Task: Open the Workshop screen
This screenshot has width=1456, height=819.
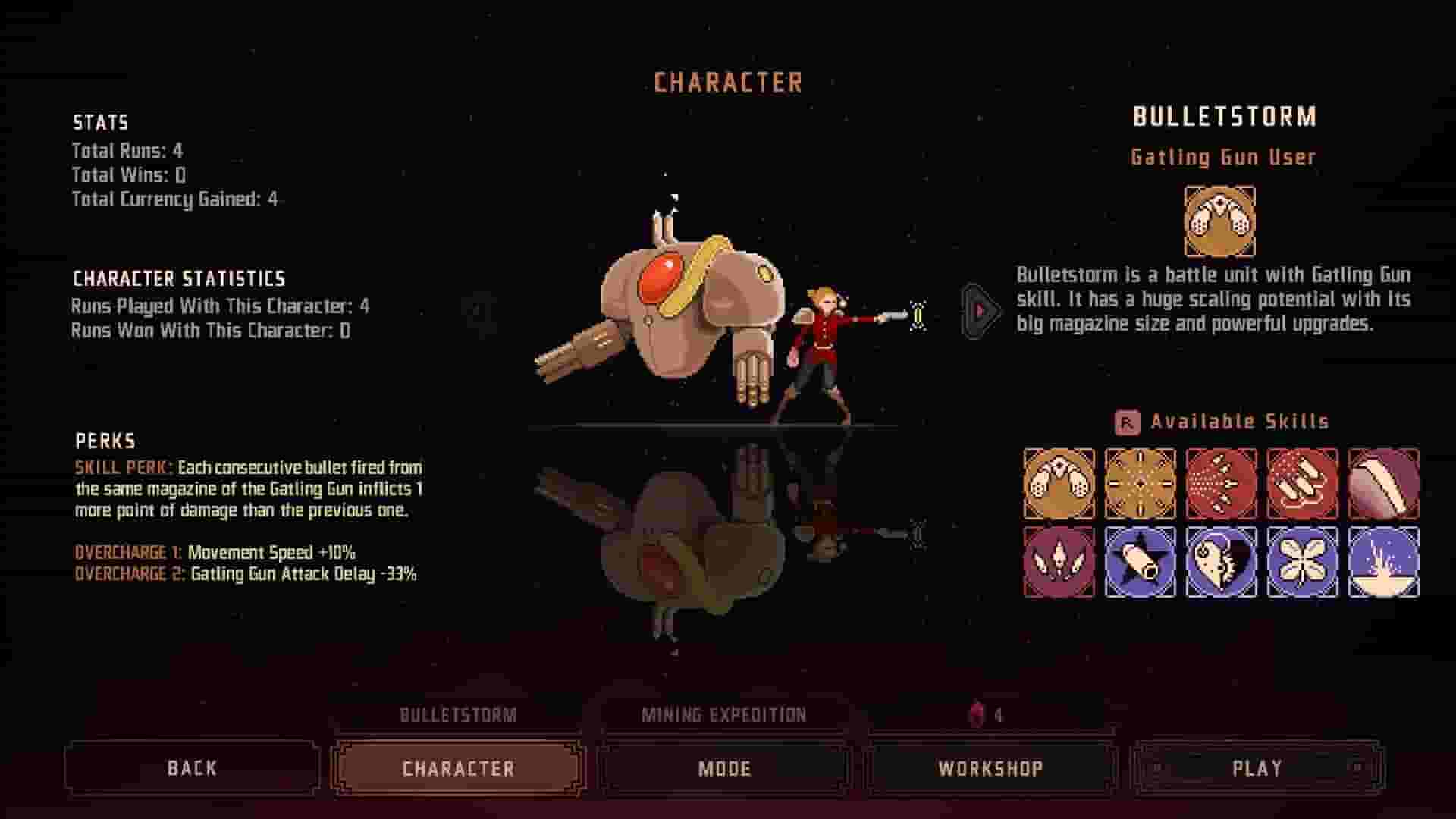Action: [990, 768]
